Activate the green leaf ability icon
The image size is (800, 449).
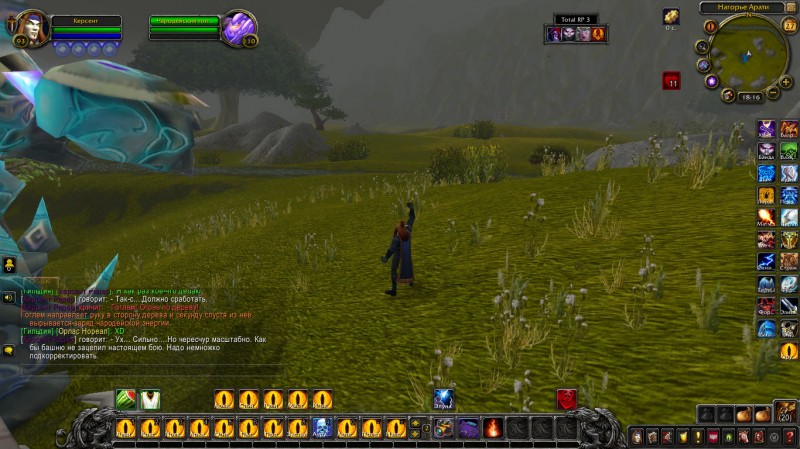click(126, 399)
